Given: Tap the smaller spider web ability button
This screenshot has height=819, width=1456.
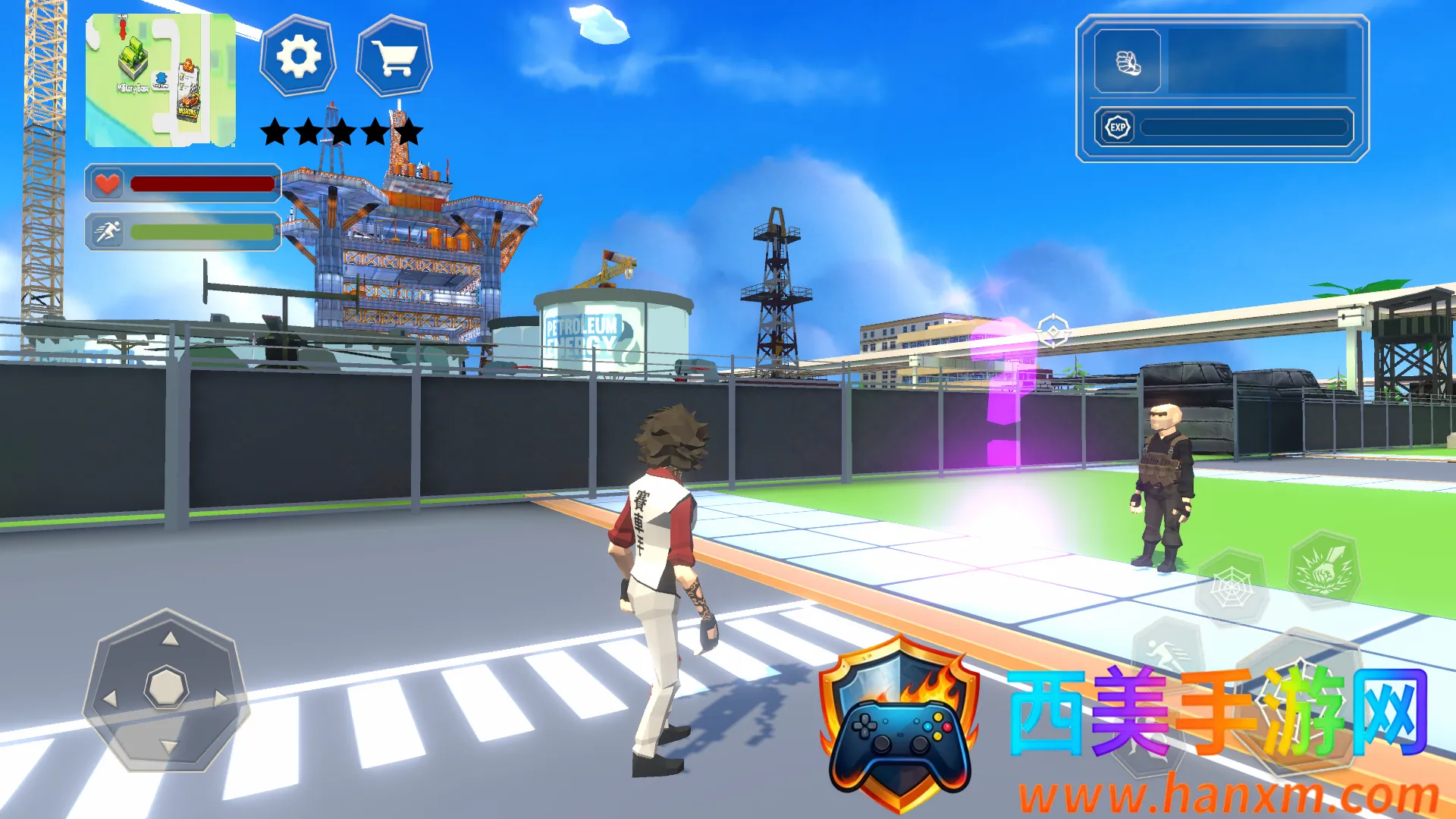Looking at the screenshot, I should pos(1231,588).
